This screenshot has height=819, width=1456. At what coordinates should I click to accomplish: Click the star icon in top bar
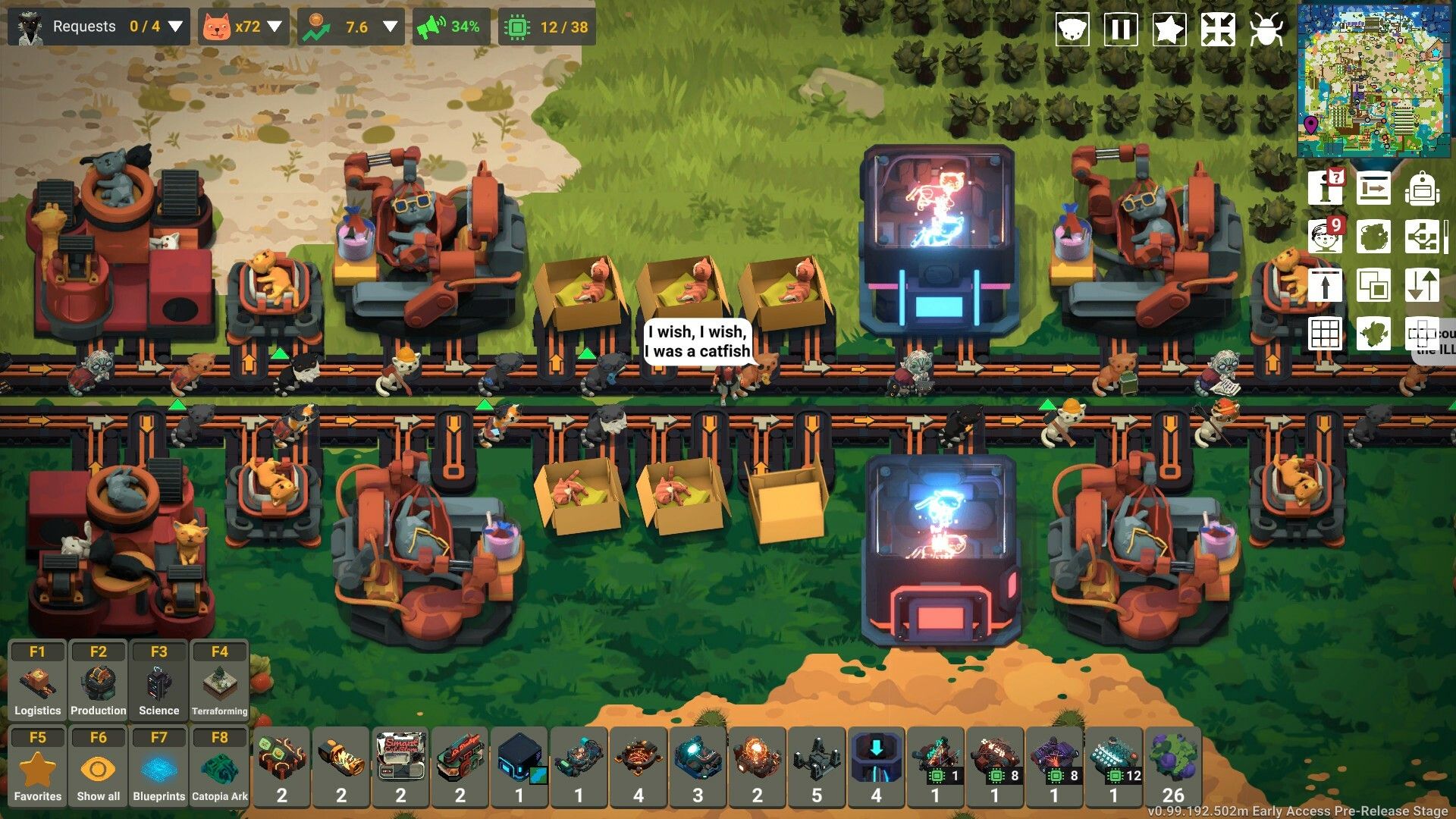[1169, 30]
